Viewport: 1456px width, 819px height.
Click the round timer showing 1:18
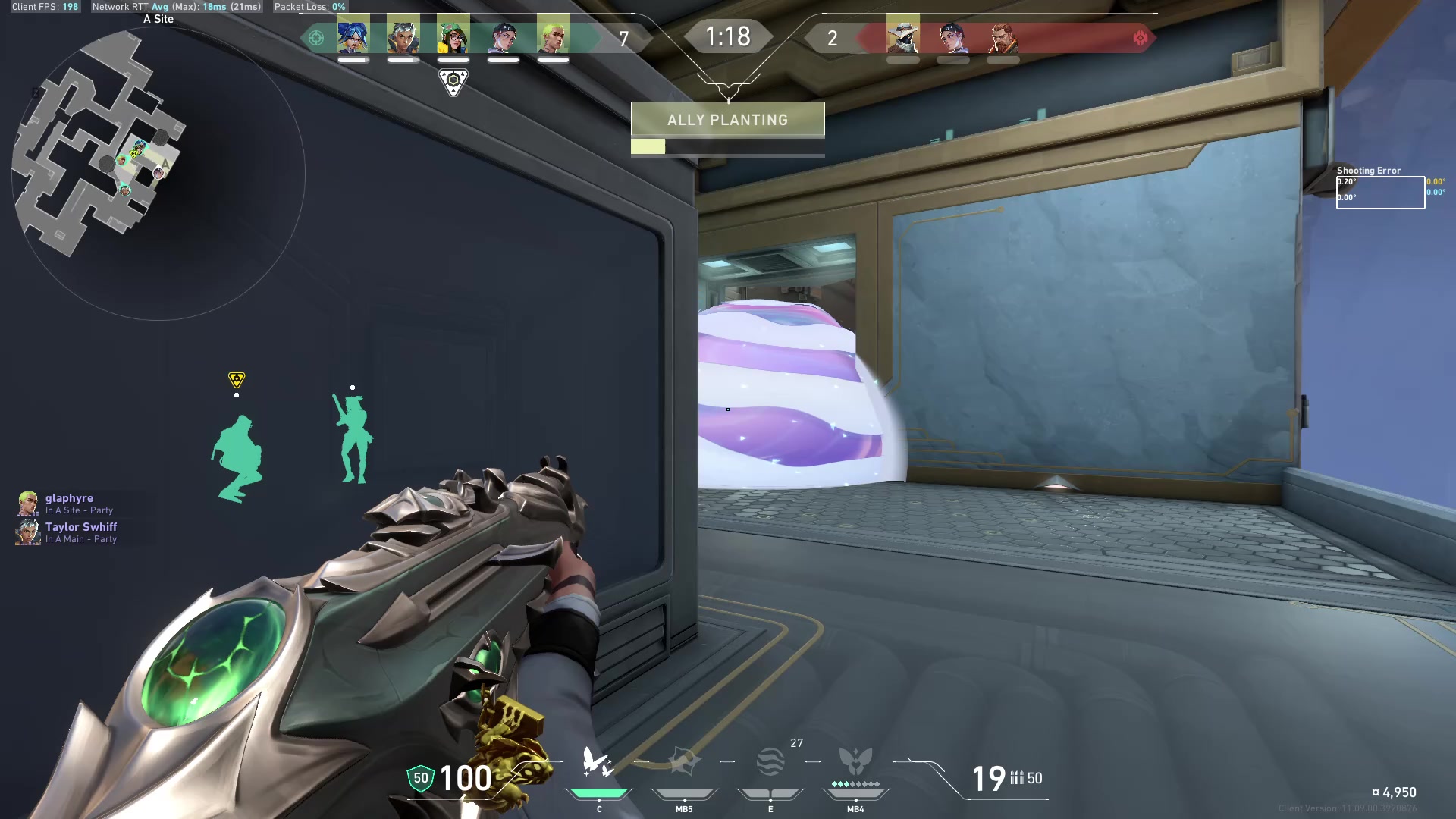pyautogui.click(x=727, y=36)
